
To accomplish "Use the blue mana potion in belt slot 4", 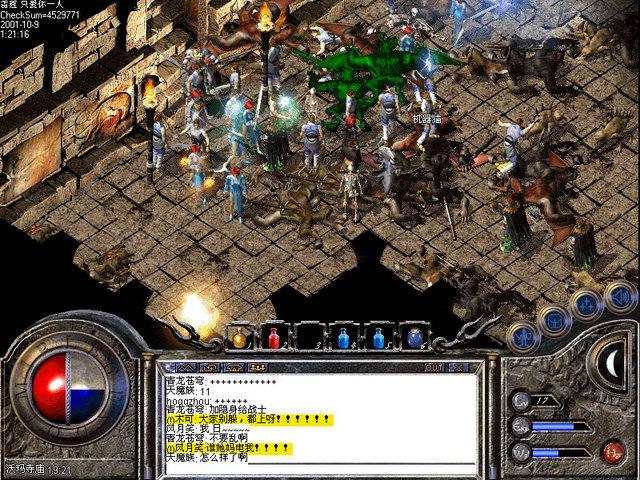I will point(343,339).
